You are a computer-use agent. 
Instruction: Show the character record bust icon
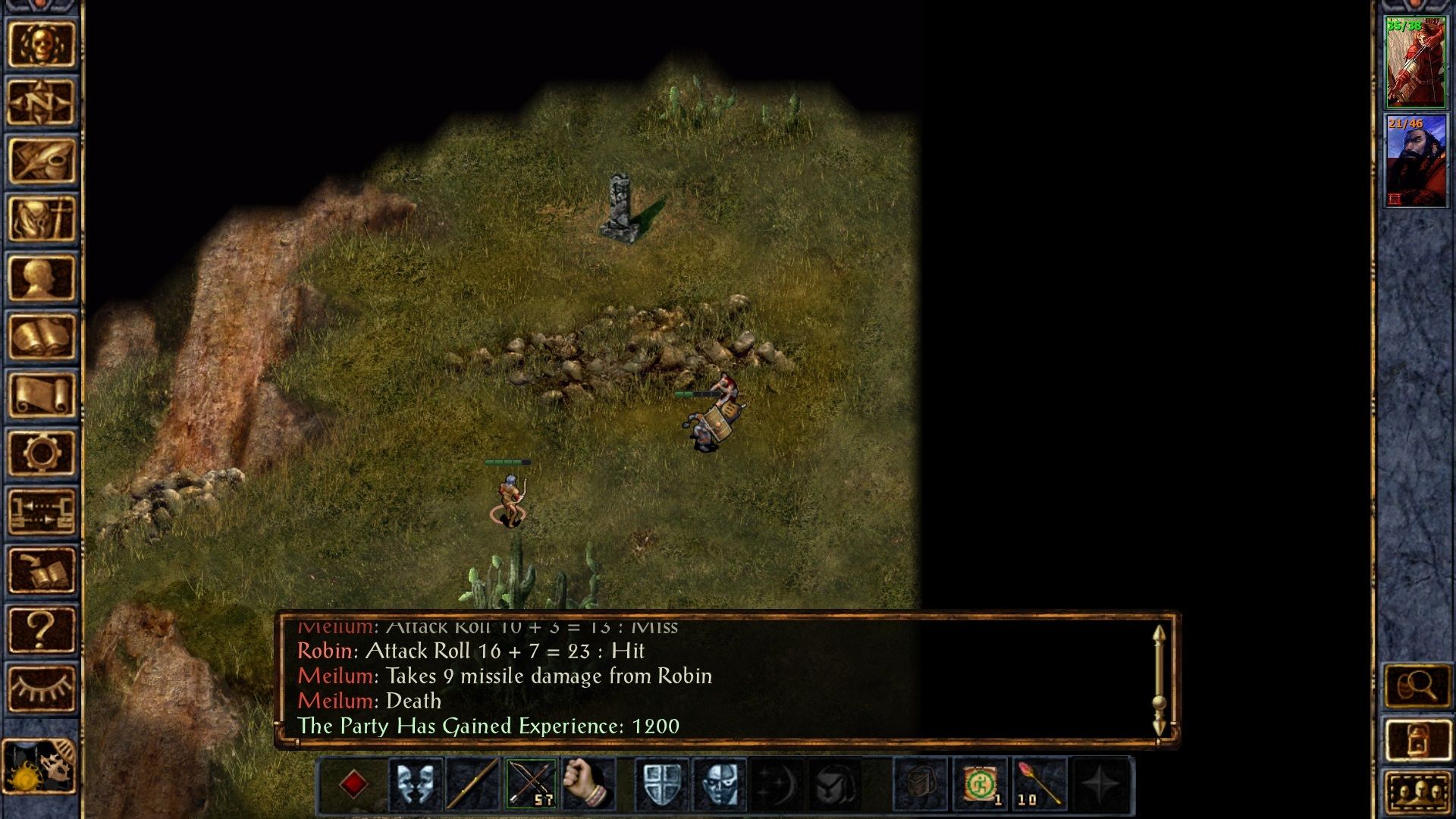coord(42,278)
